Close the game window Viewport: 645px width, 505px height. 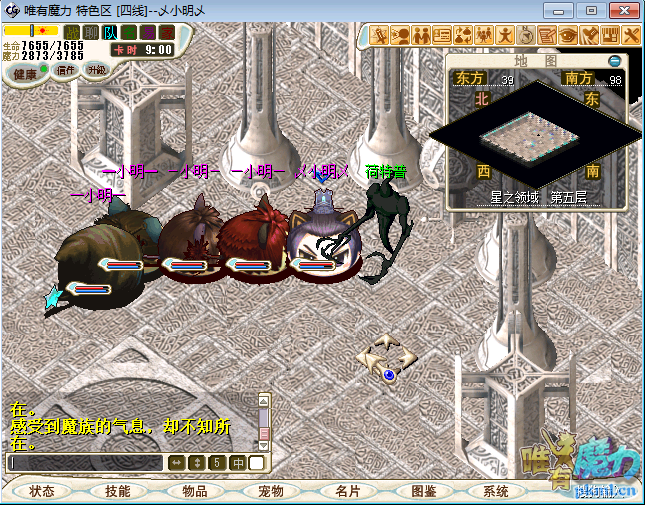pos(620,10)
